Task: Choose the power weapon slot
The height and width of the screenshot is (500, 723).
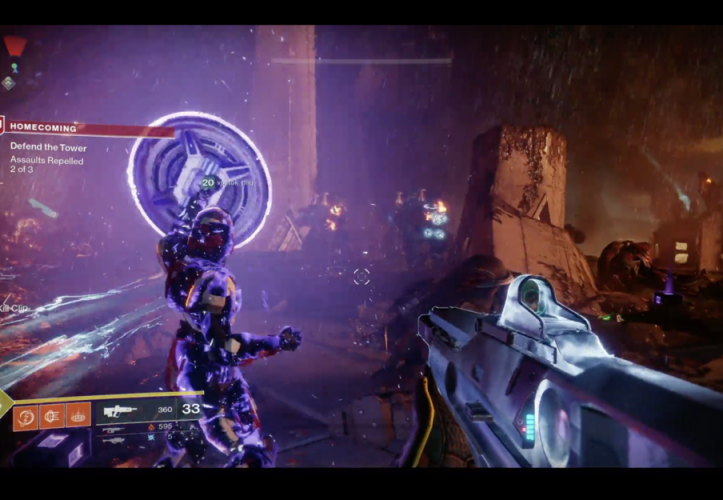Action: click(x=115, y=439)
